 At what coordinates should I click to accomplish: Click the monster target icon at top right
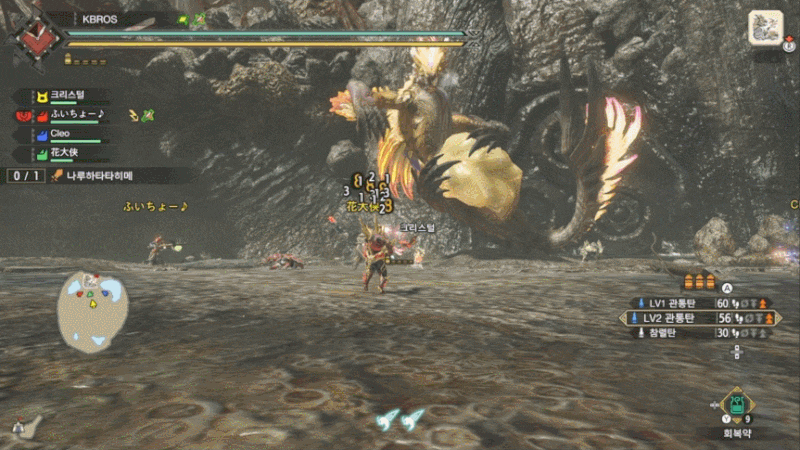(765, 28)
